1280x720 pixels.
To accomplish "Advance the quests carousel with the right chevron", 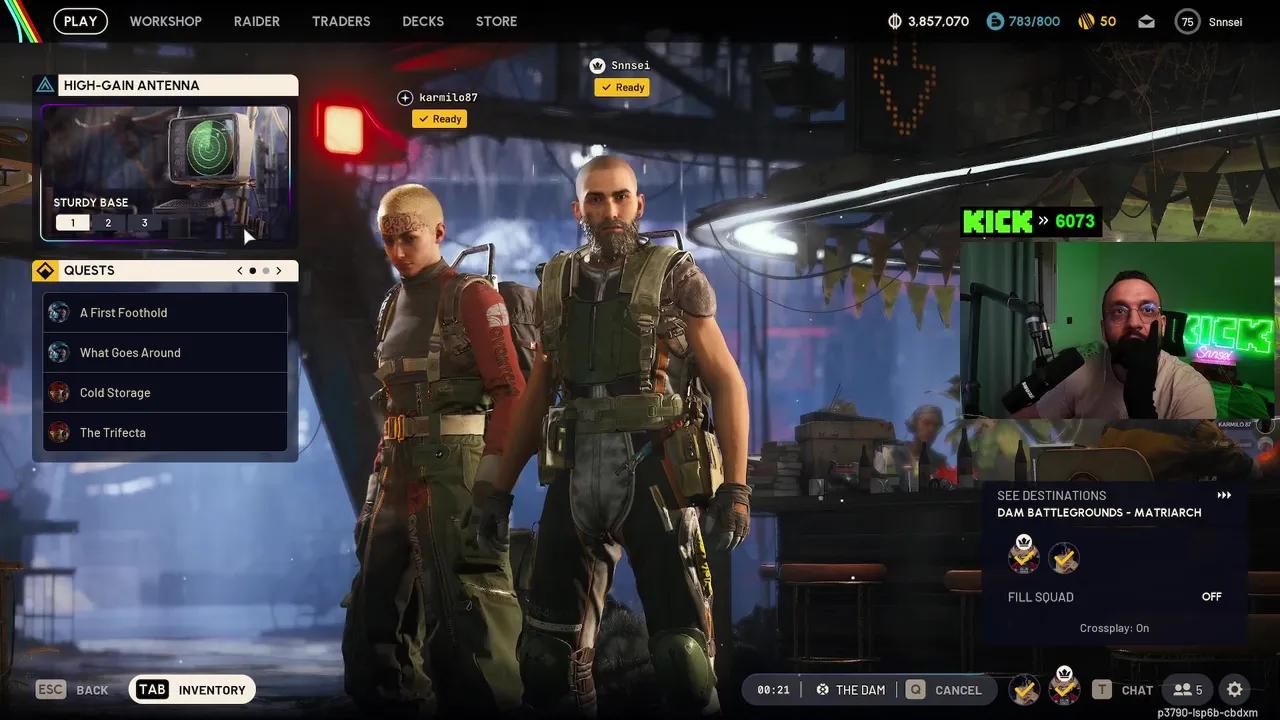I will point(278,270).
